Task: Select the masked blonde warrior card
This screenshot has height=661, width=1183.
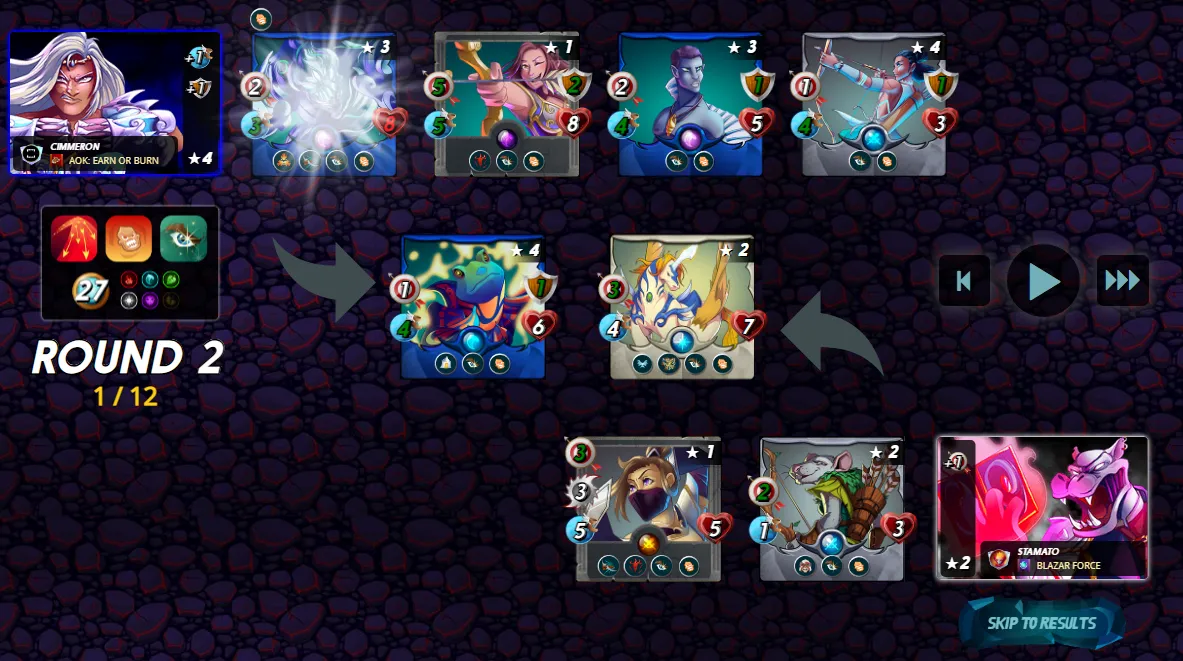Action: [x=648, y=509]
